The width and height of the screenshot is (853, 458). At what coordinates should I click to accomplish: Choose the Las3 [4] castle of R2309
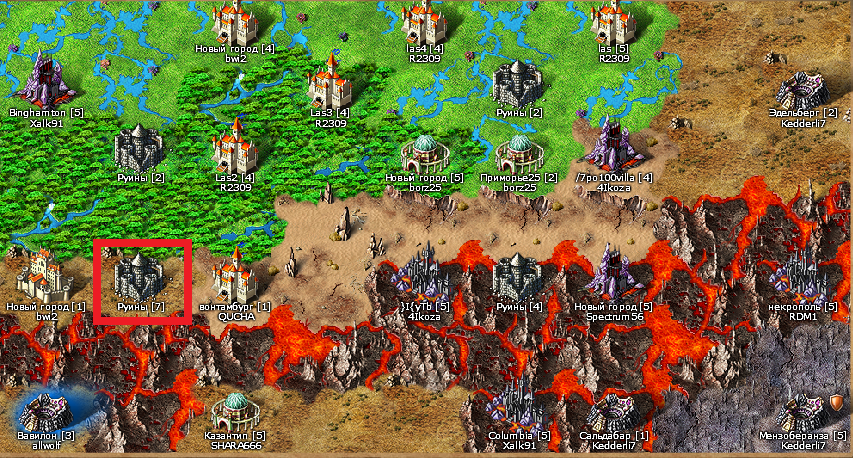coord(329,81)
